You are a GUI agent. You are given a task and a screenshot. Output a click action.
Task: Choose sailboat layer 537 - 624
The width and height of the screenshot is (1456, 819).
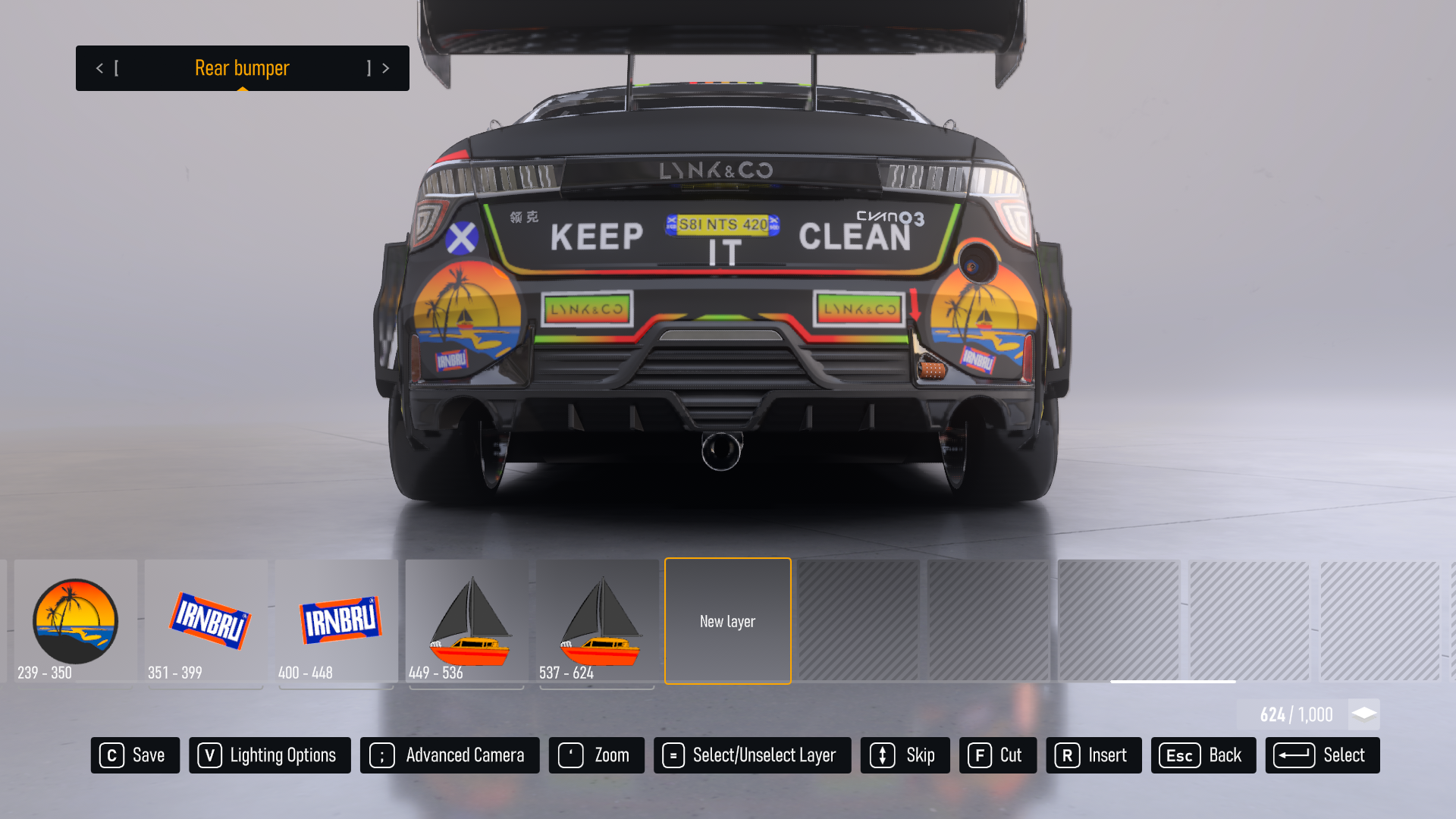pos(598,621)
